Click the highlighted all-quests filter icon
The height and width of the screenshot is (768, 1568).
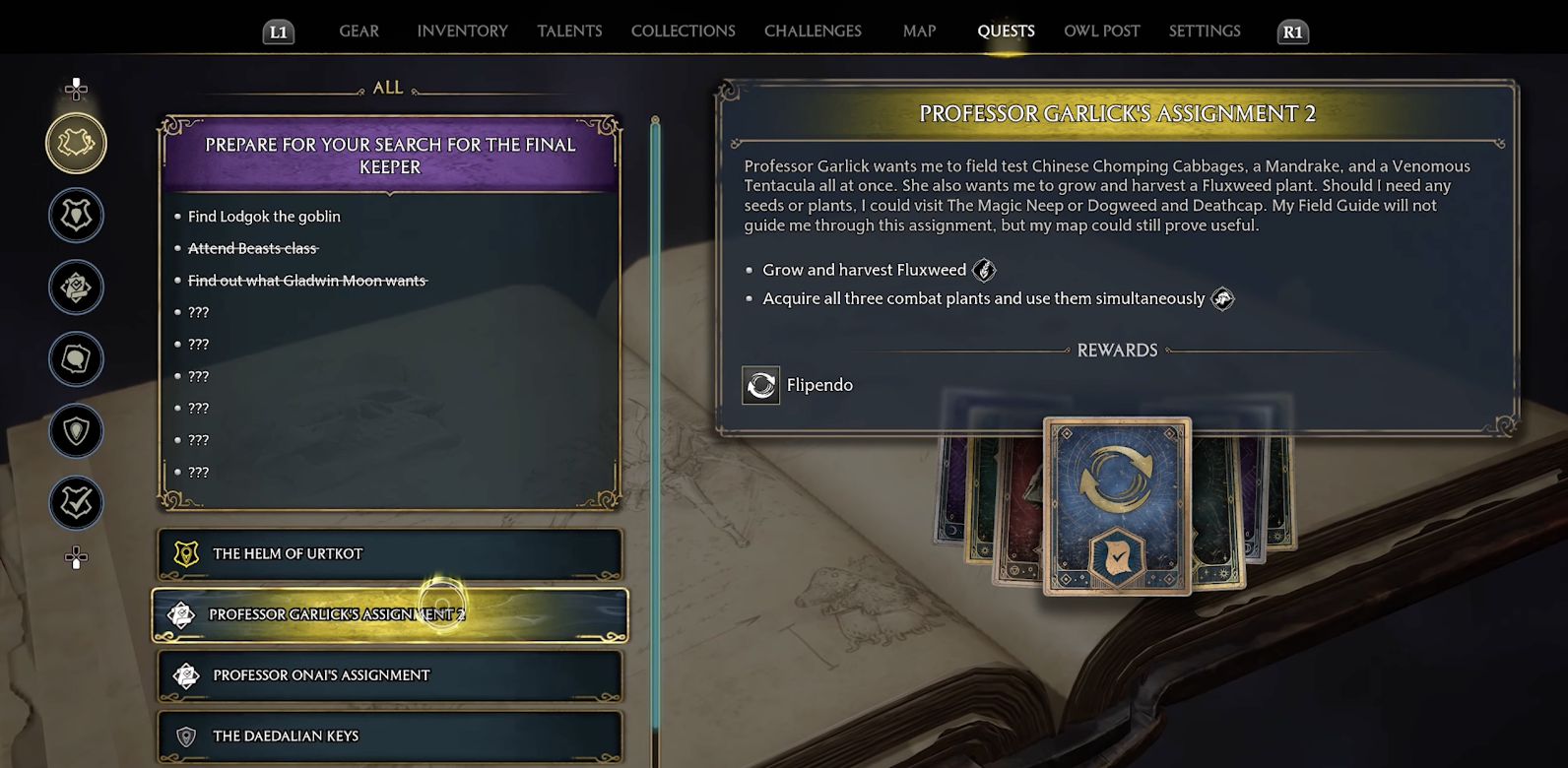pos(76,144)
